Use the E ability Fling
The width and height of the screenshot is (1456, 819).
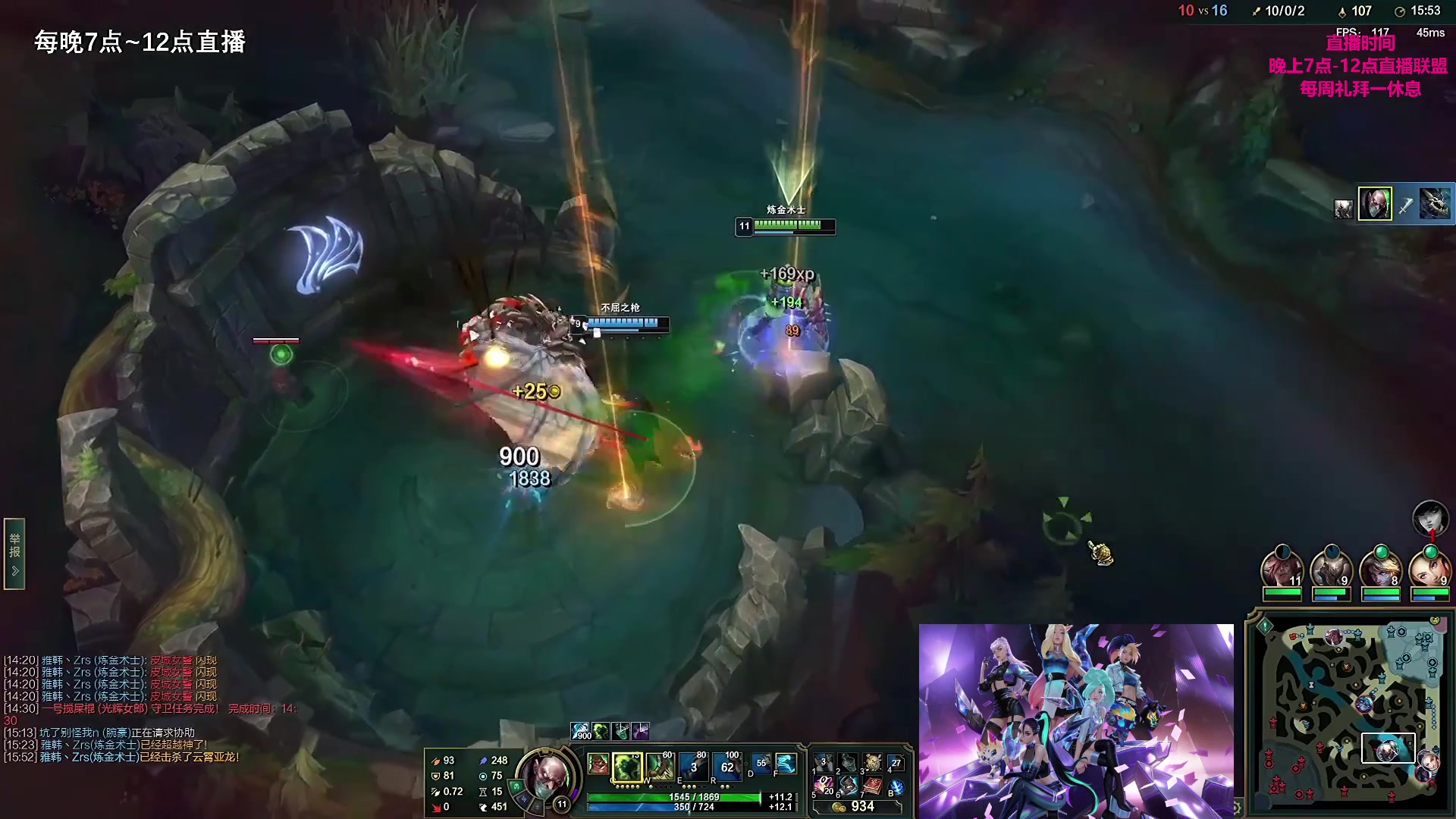pos(693,767)
